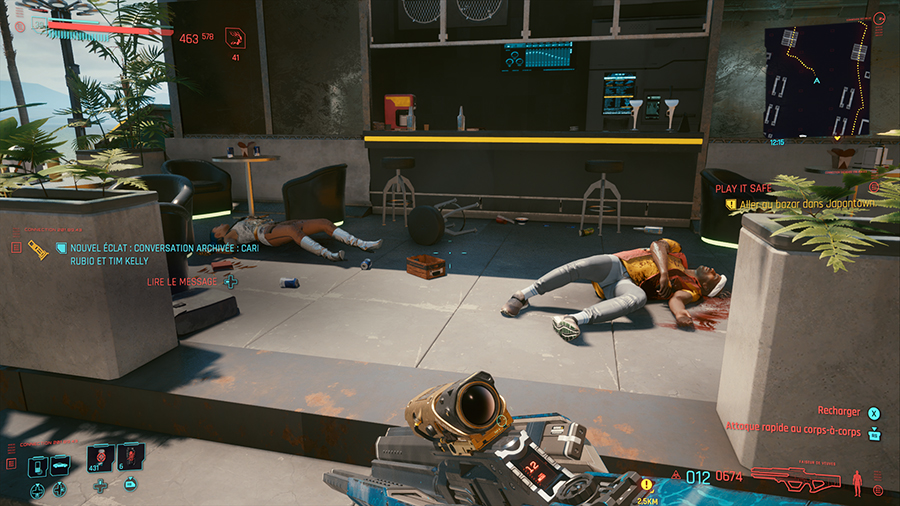Click the player arrow on the minimap
The image size is (900, 506).
(817, 80)
